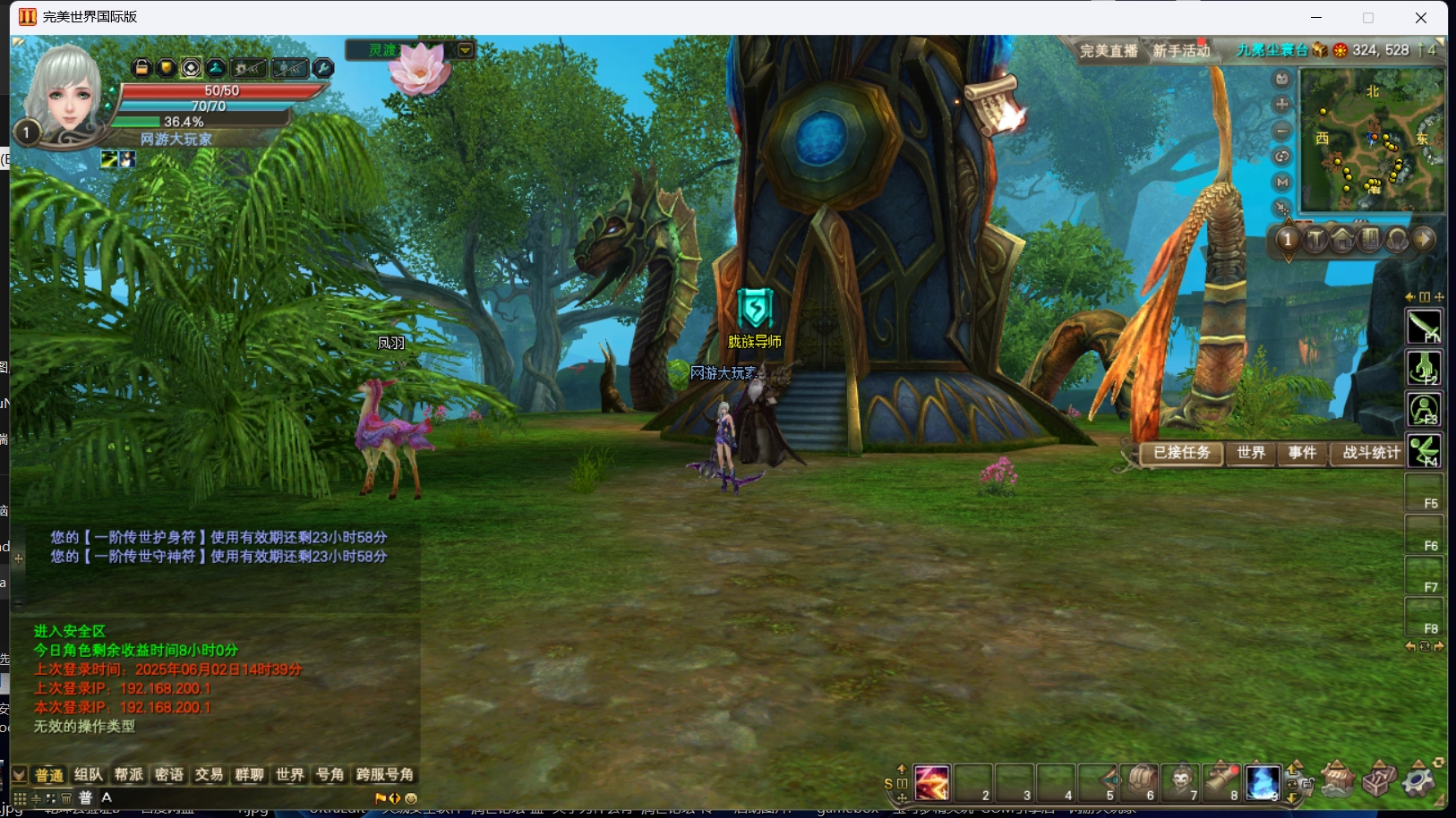1456x818 pixels.
Task: Activate the lightning skill in hotbar slot 1
Action: (931, 782)
